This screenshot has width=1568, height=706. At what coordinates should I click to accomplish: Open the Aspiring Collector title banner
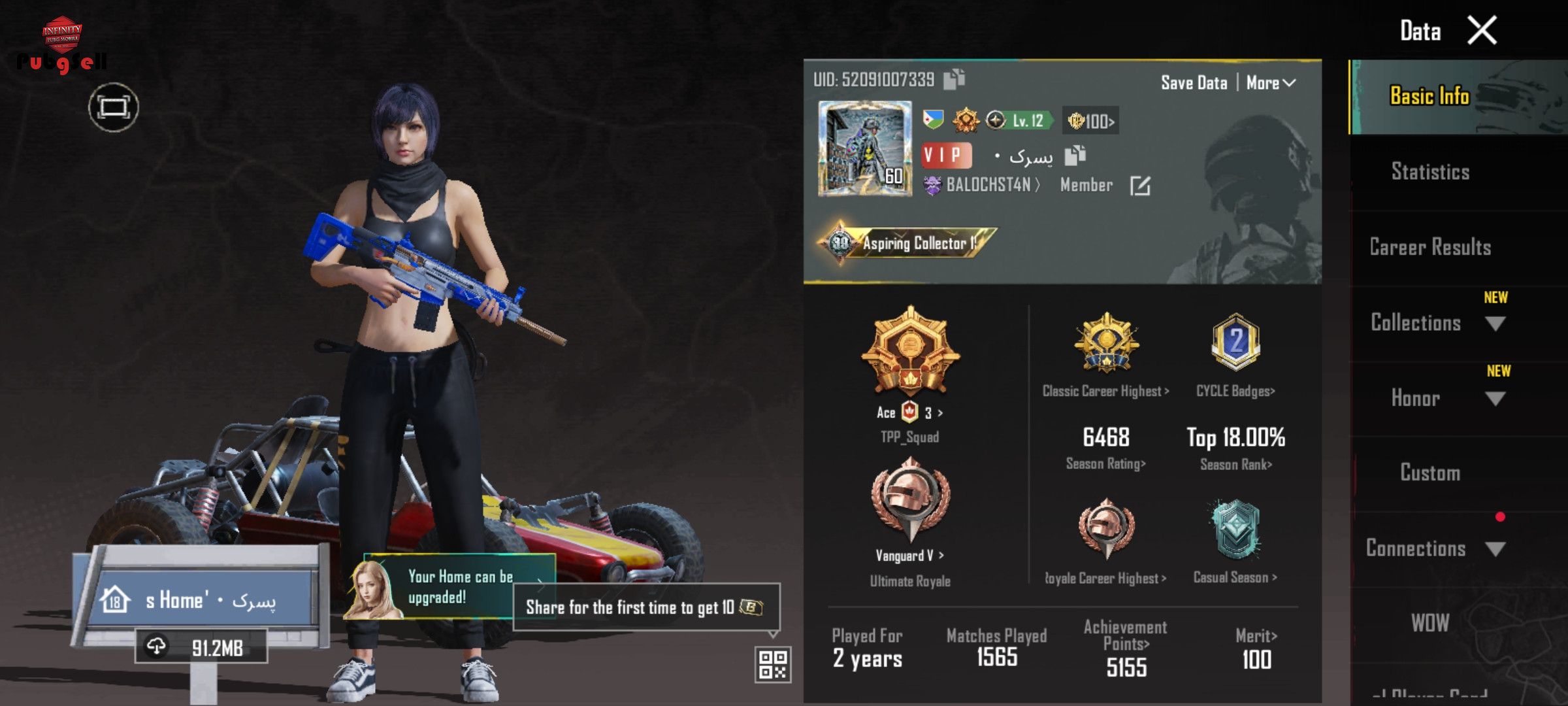tap(908, 243)
